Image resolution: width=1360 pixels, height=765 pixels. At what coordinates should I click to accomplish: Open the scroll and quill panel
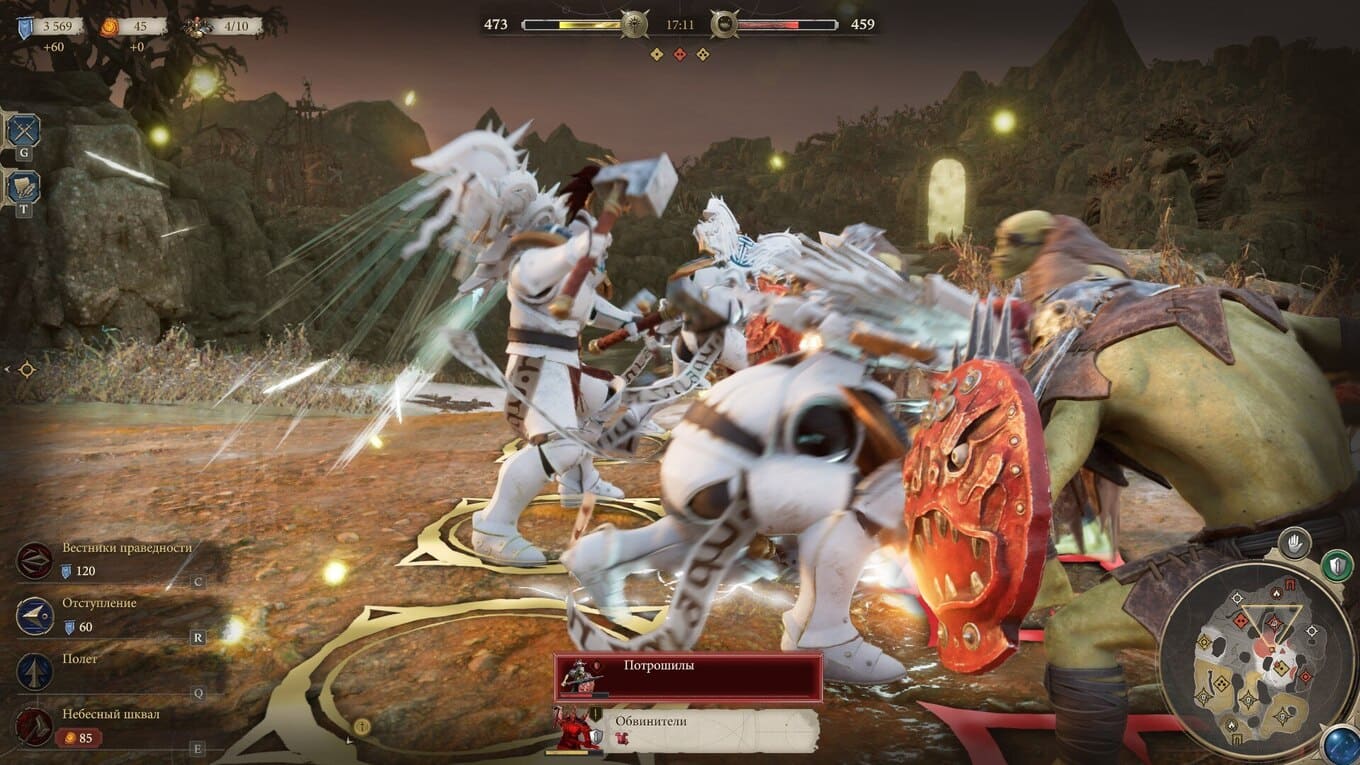23,186
